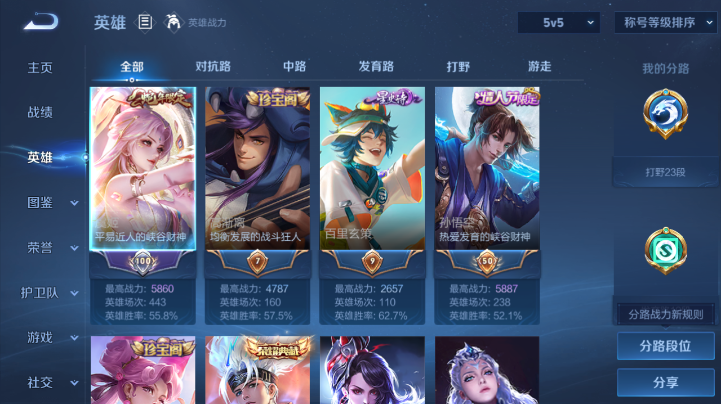Screen dimensions: 721x404
Task: Open the 战绩 match record page
Action: pos(40,112)
